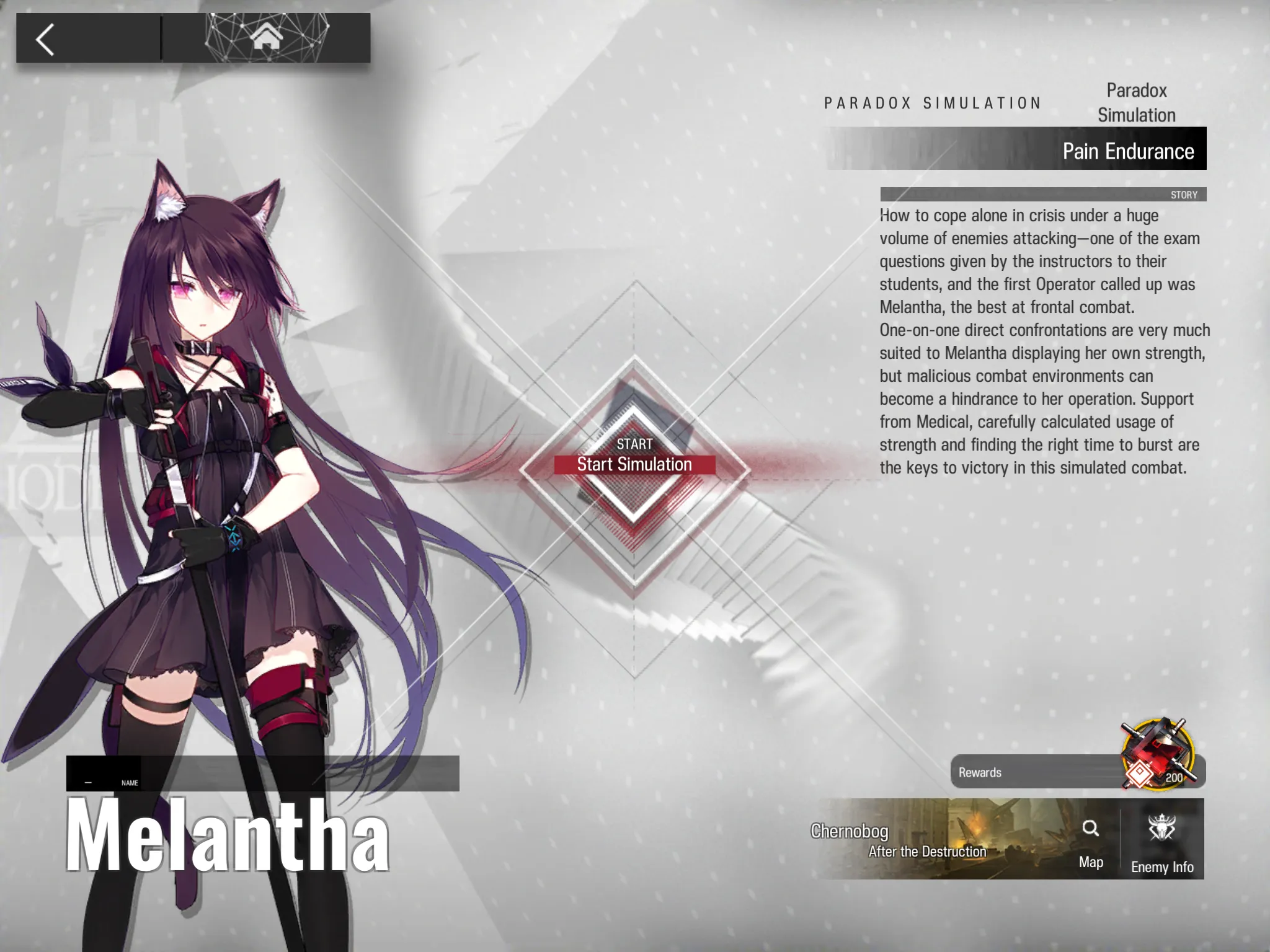Open the home navigation menu

point(266,38)
